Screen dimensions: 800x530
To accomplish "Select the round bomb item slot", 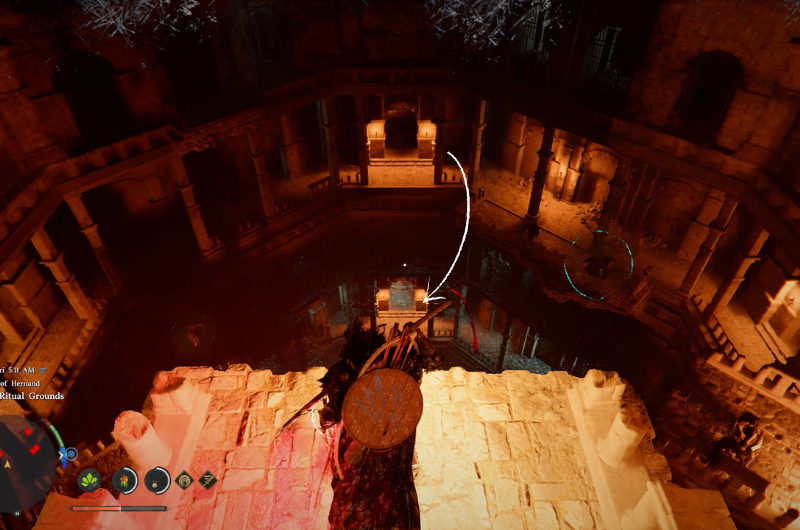I will (158, 480).
